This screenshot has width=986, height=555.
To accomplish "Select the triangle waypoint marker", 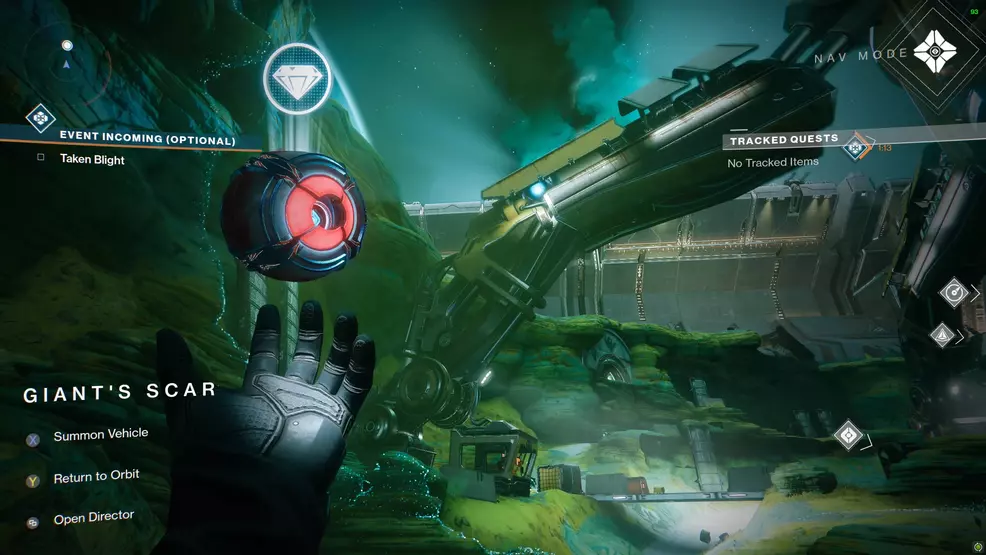I will coord(942,336).
